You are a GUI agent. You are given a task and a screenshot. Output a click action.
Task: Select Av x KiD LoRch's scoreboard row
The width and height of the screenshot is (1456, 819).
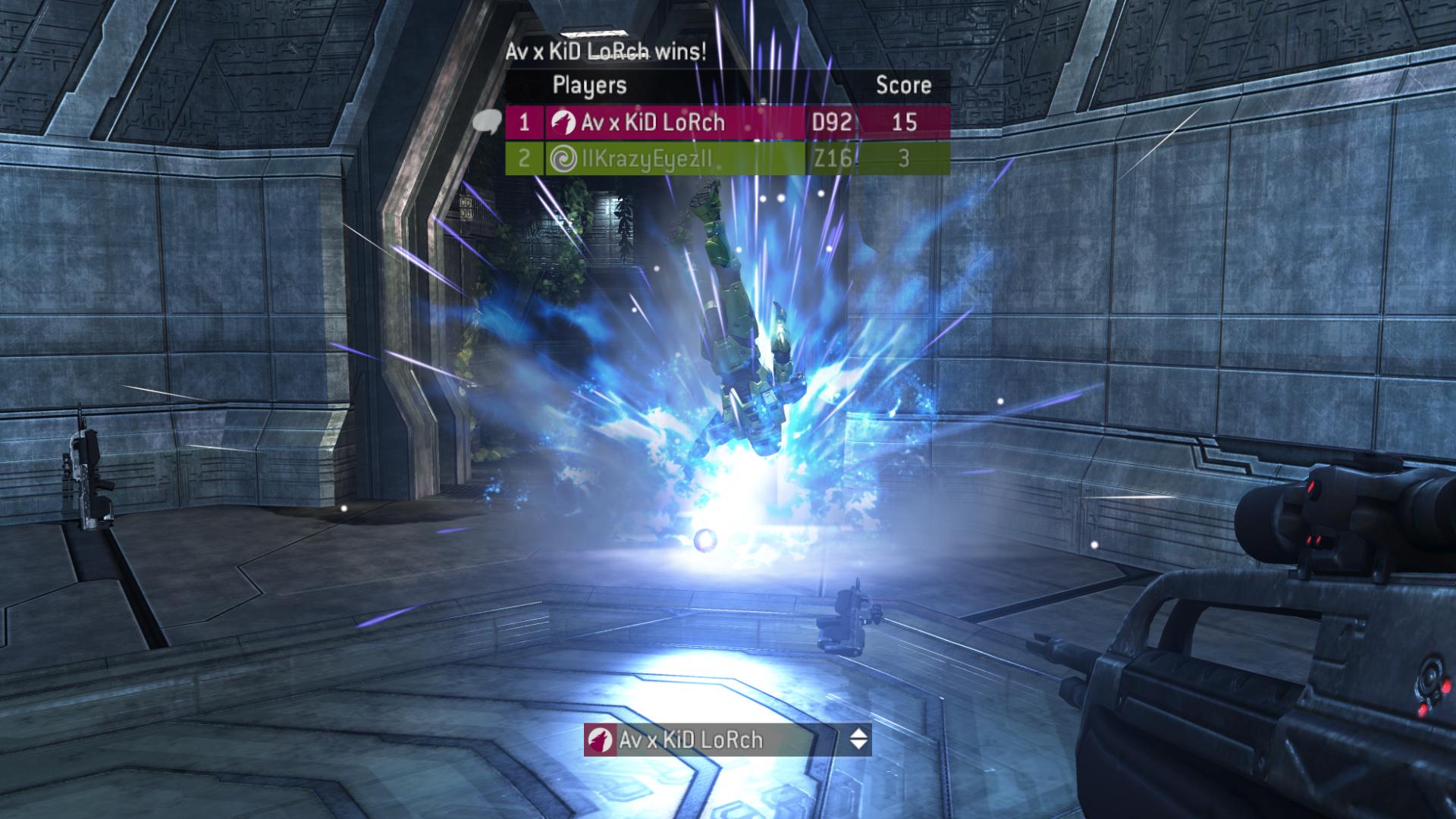coord(726,122)
